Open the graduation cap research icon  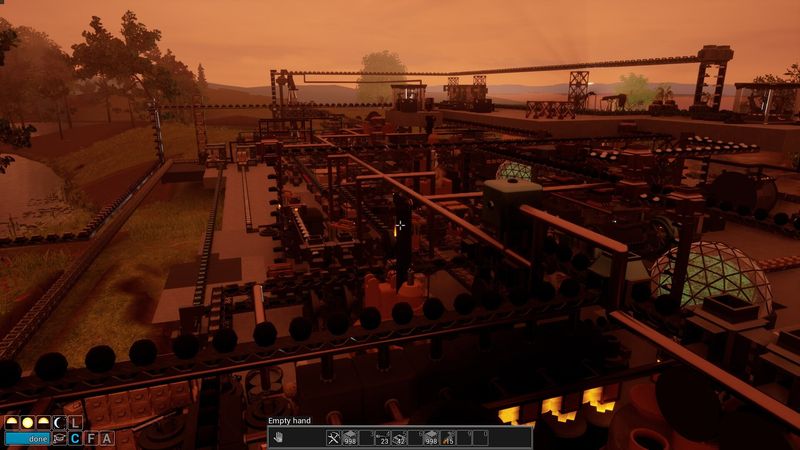(59, 438)
